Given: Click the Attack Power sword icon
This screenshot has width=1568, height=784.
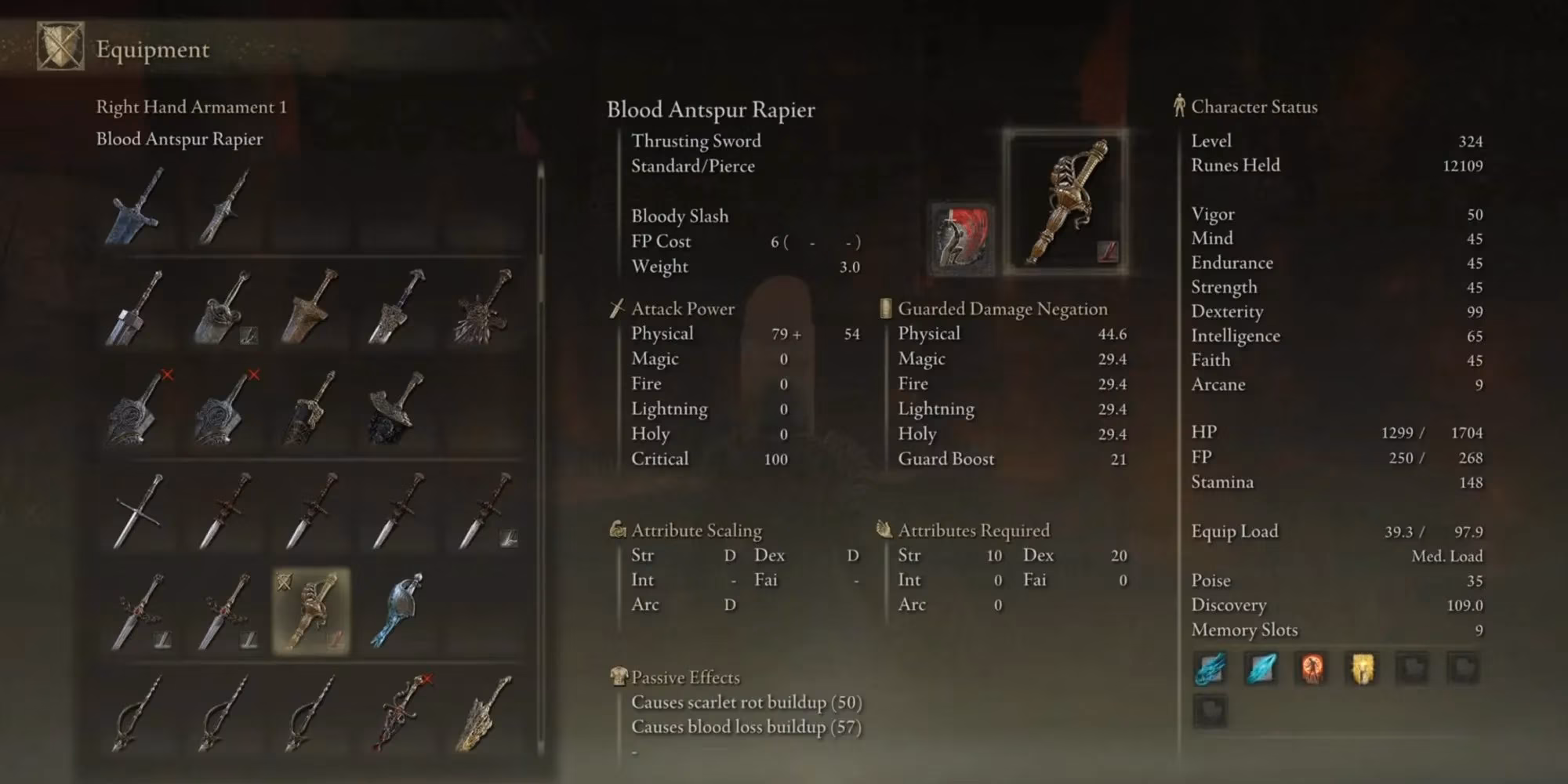Looking at the screenshot, I should coord(617,308).
